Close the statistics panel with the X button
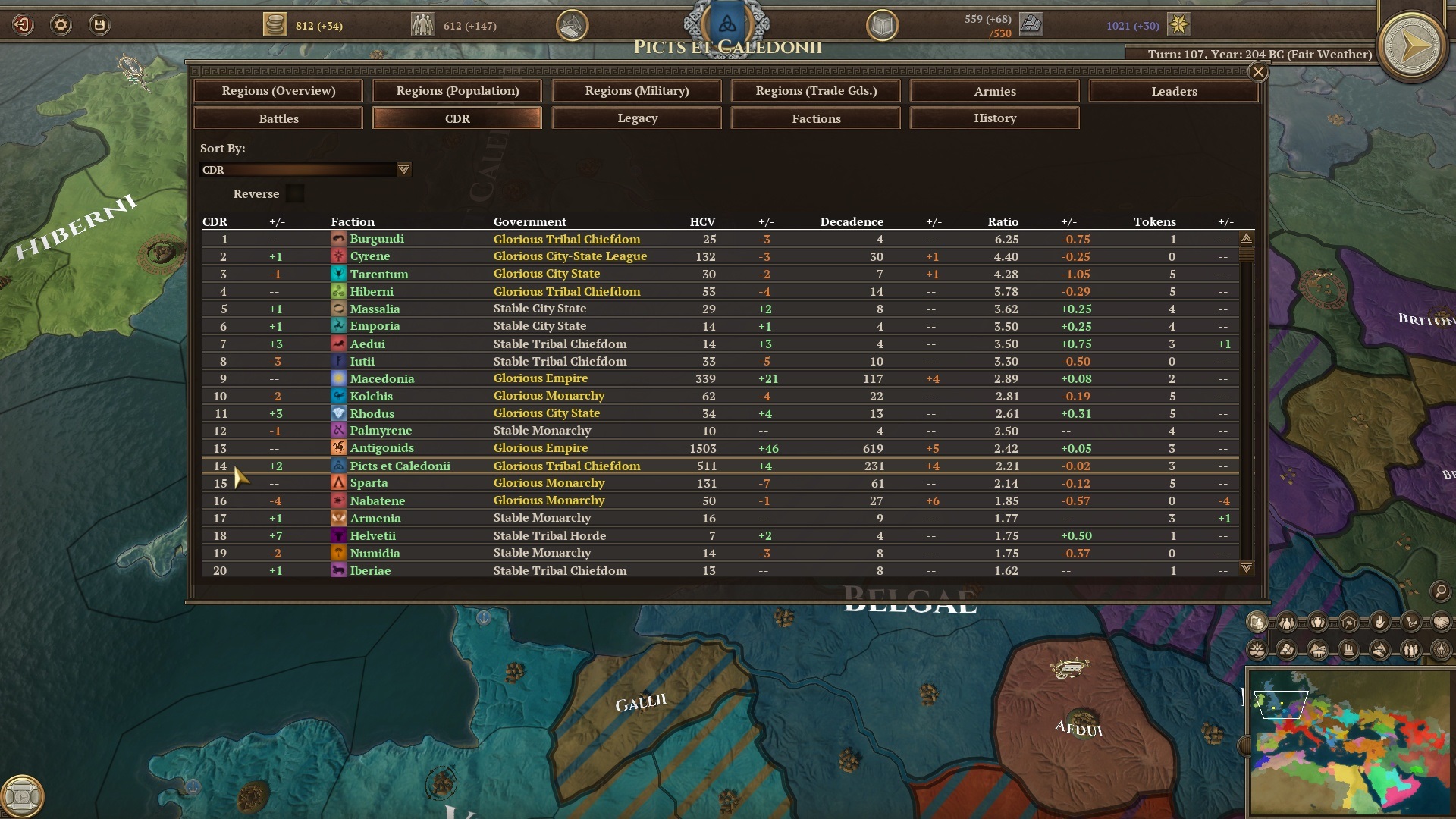Image resolution: width=1456 pixels, height=819 pixels. [x=1258, y=72]
